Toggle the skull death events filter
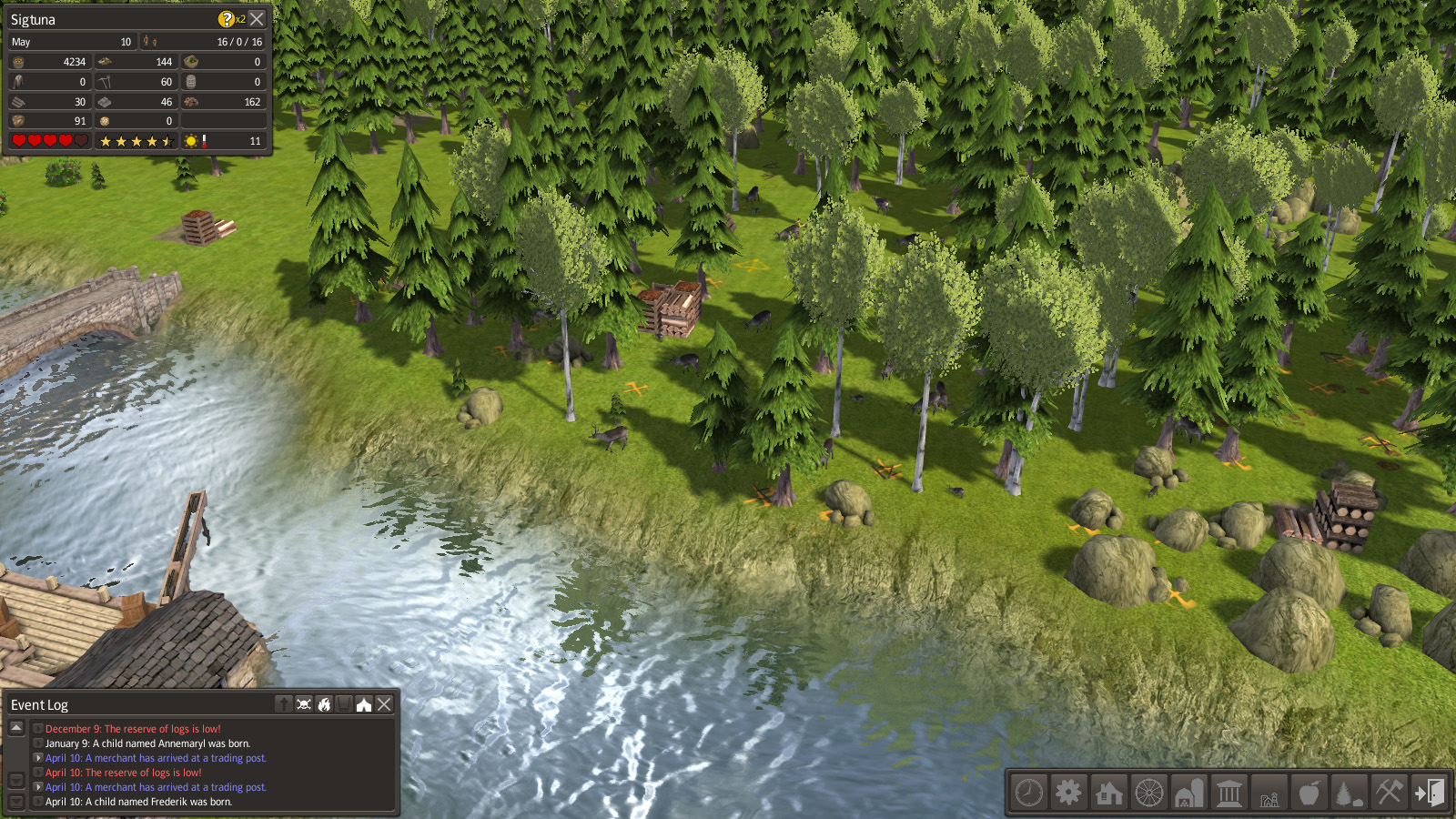The height and width of the screenshot is (819, 1456). click(304, 704)
